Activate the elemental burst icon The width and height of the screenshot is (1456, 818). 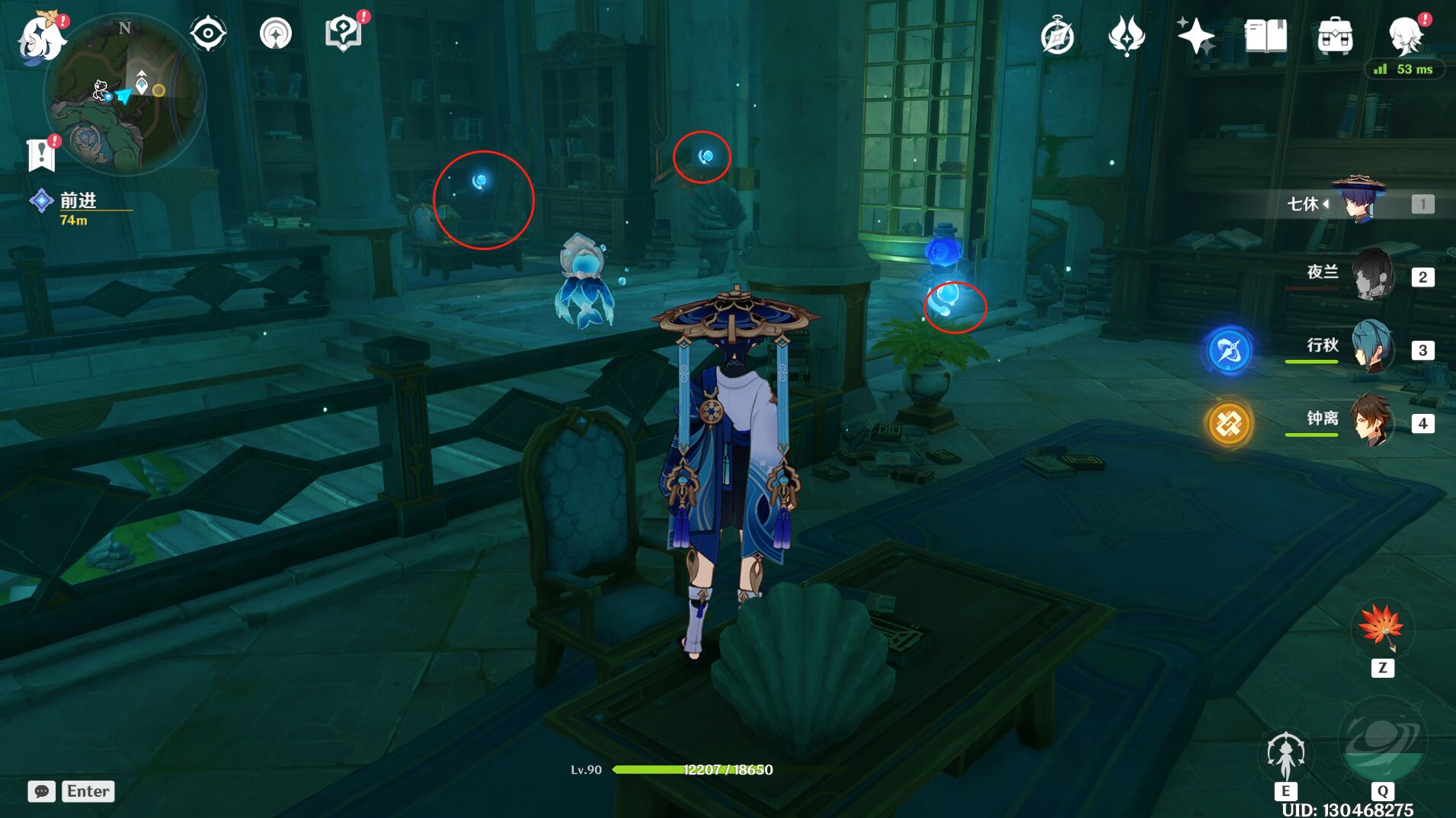tap(1381, 741)
